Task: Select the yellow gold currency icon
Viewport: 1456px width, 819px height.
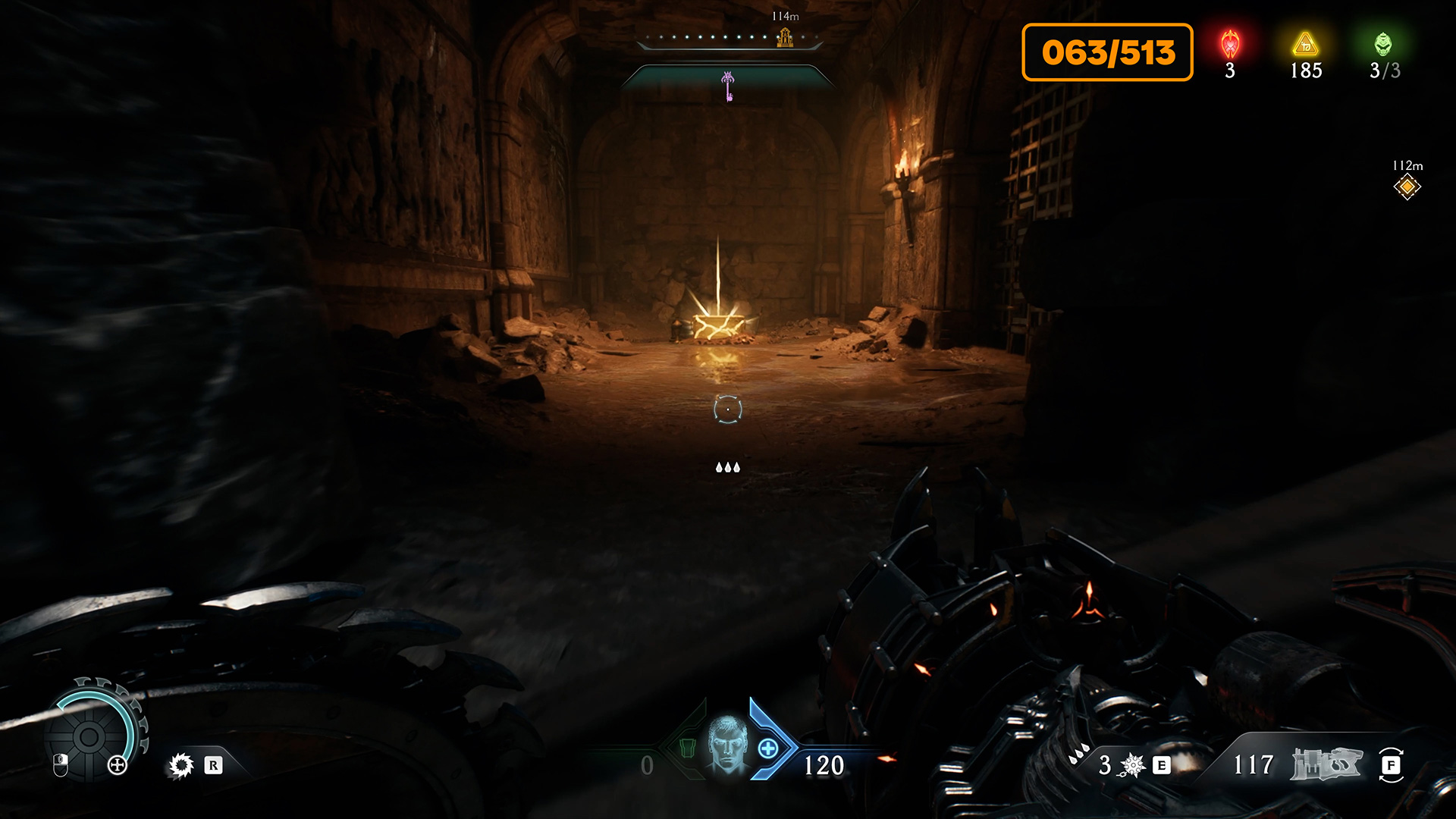Action: [x=1305, y=45]
